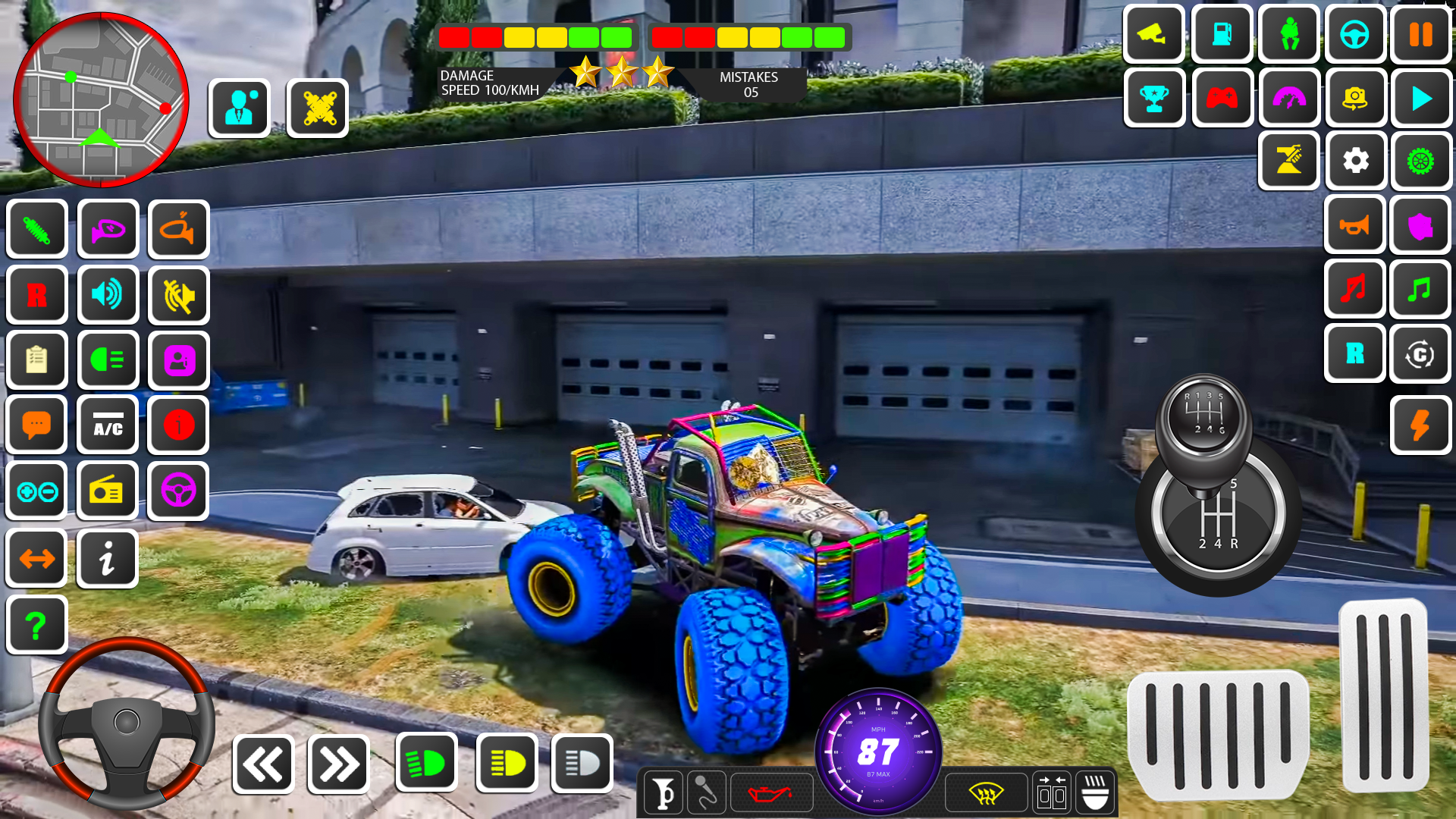1456x819 pixels.
Task: Switch to the CCTV camera view
Action: point(1154,35)
